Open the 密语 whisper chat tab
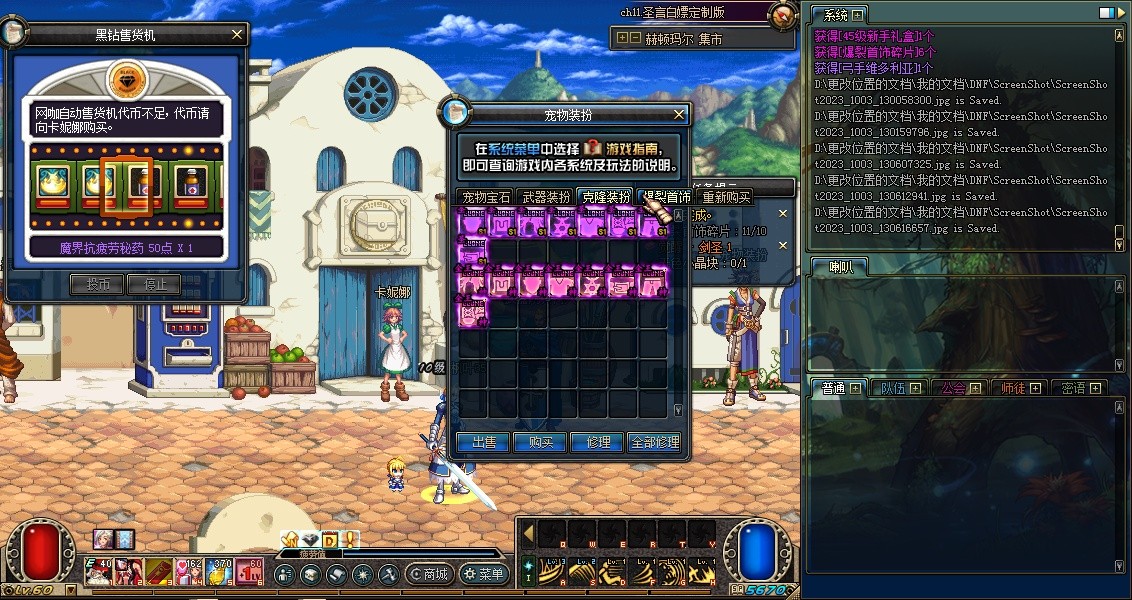 click(x=1078, y=388)
